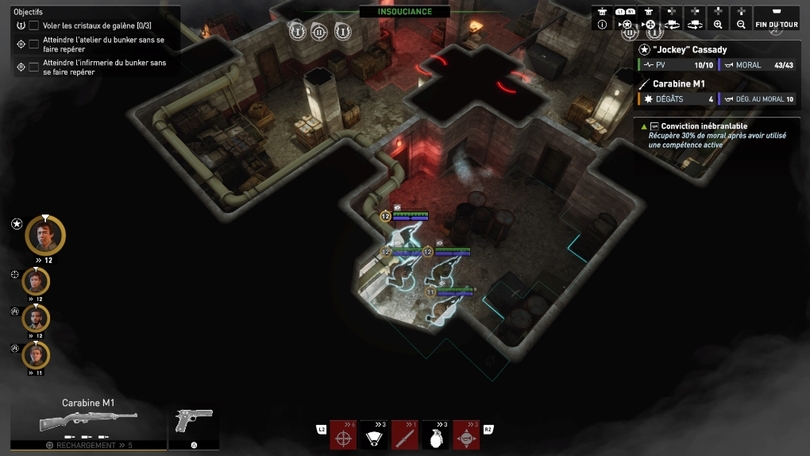Toggle the Voler les cristaux objective checkbox
Viewport: 810px width, 456px height.
coord(34,25)
